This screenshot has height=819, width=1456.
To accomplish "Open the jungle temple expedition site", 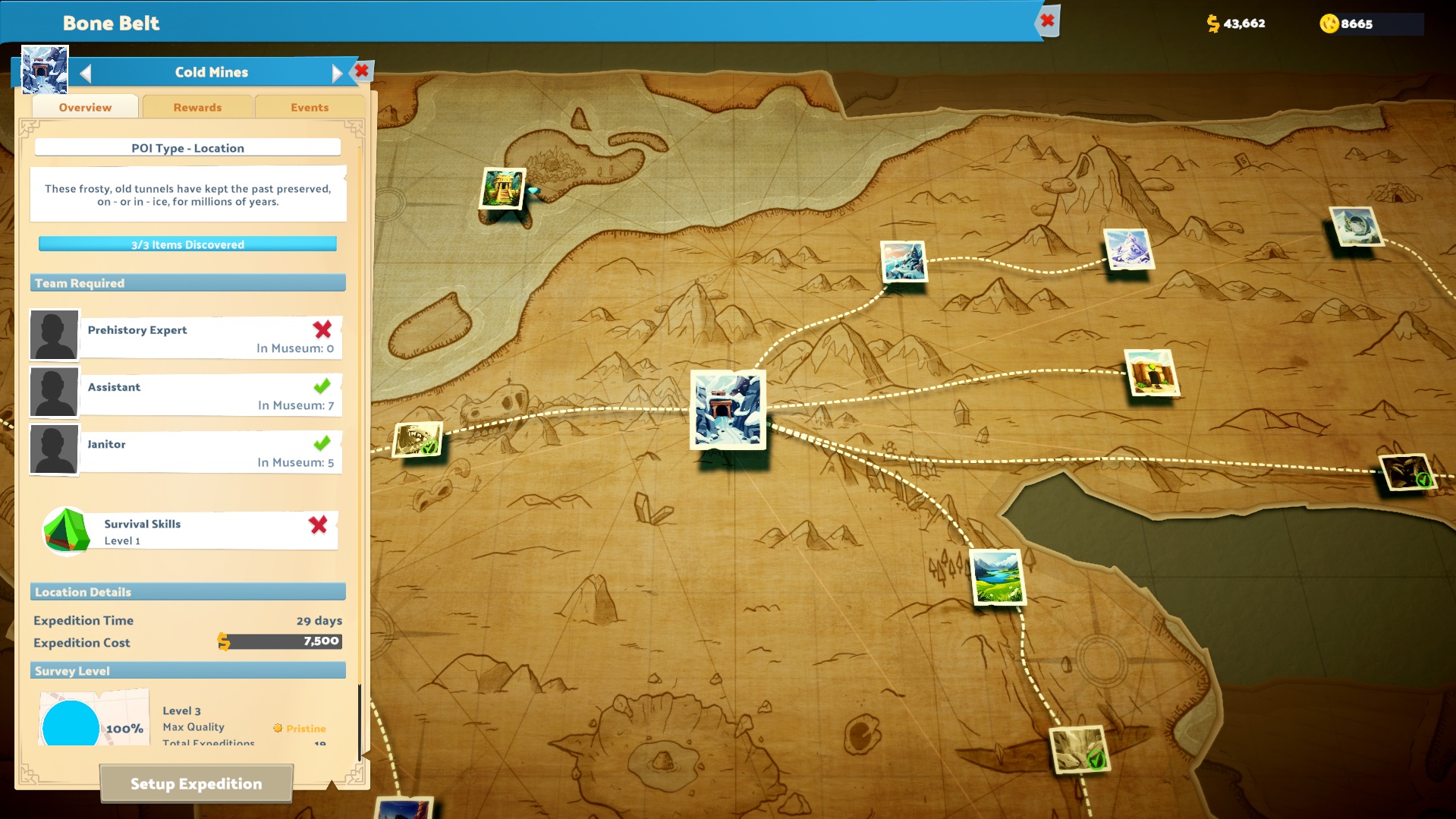I will coord(502,189).
